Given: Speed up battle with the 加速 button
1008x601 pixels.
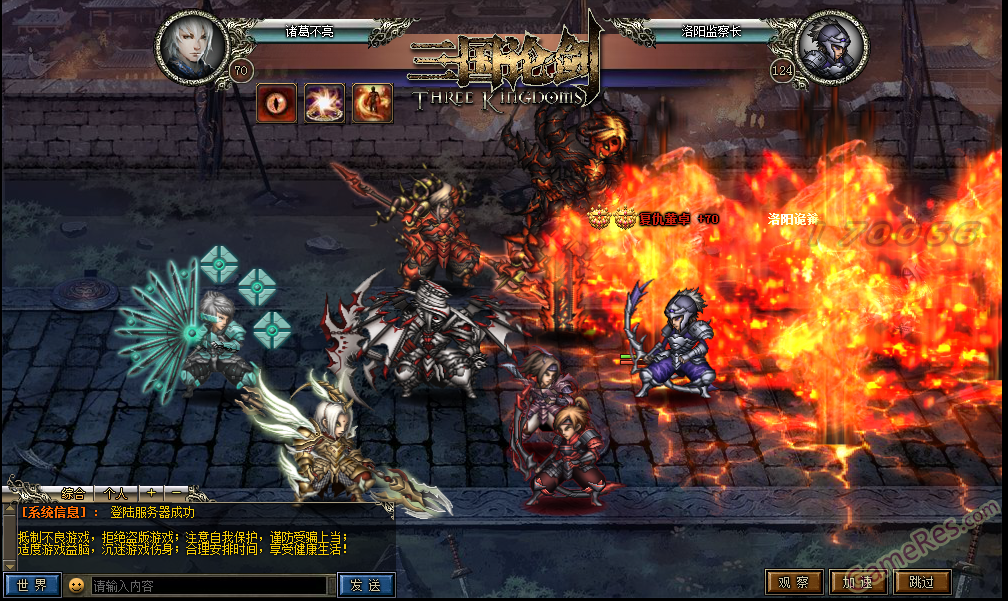Looking at the screenshot, I should click(858, 582).
